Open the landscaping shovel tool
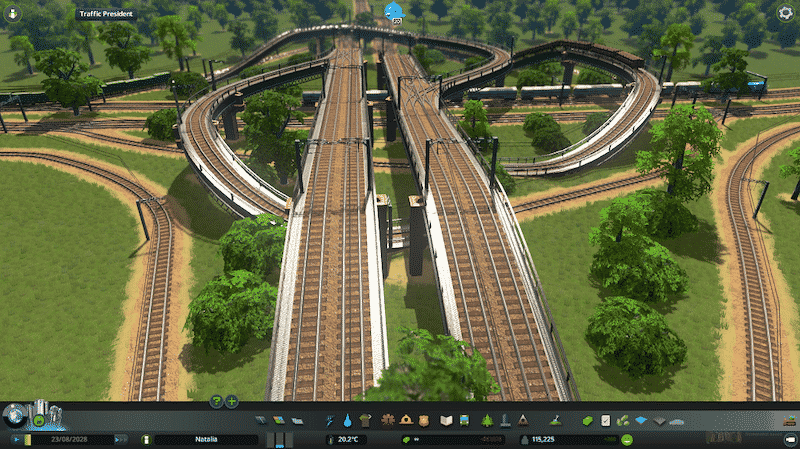 [x=554, y=420]
